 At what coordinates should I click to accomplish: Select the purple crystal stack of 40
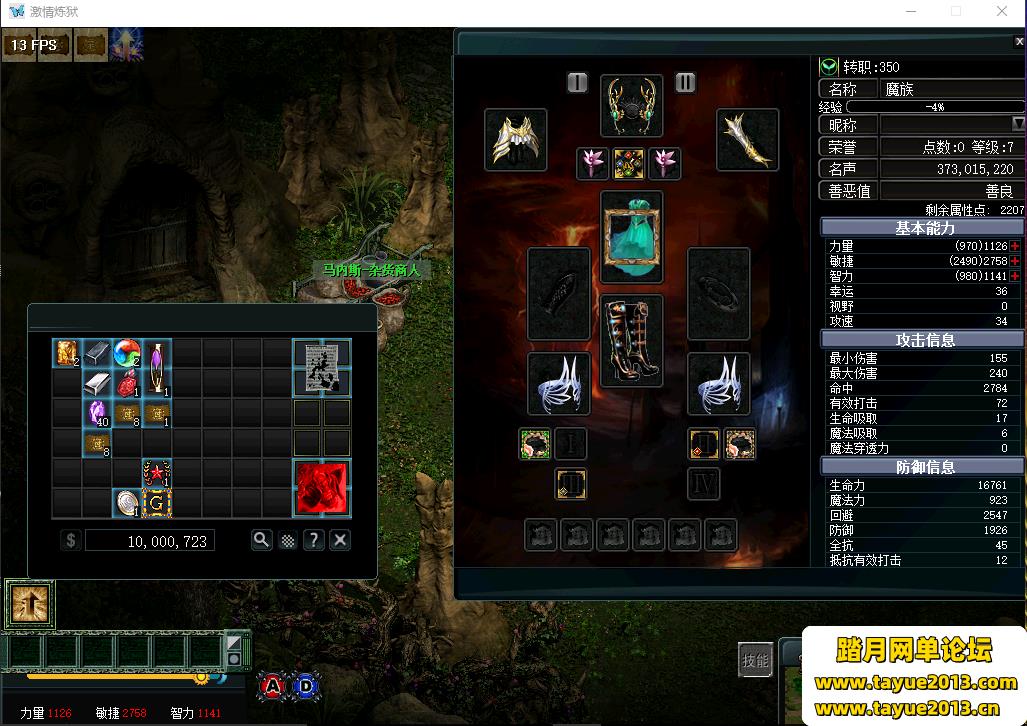(98, 413)
